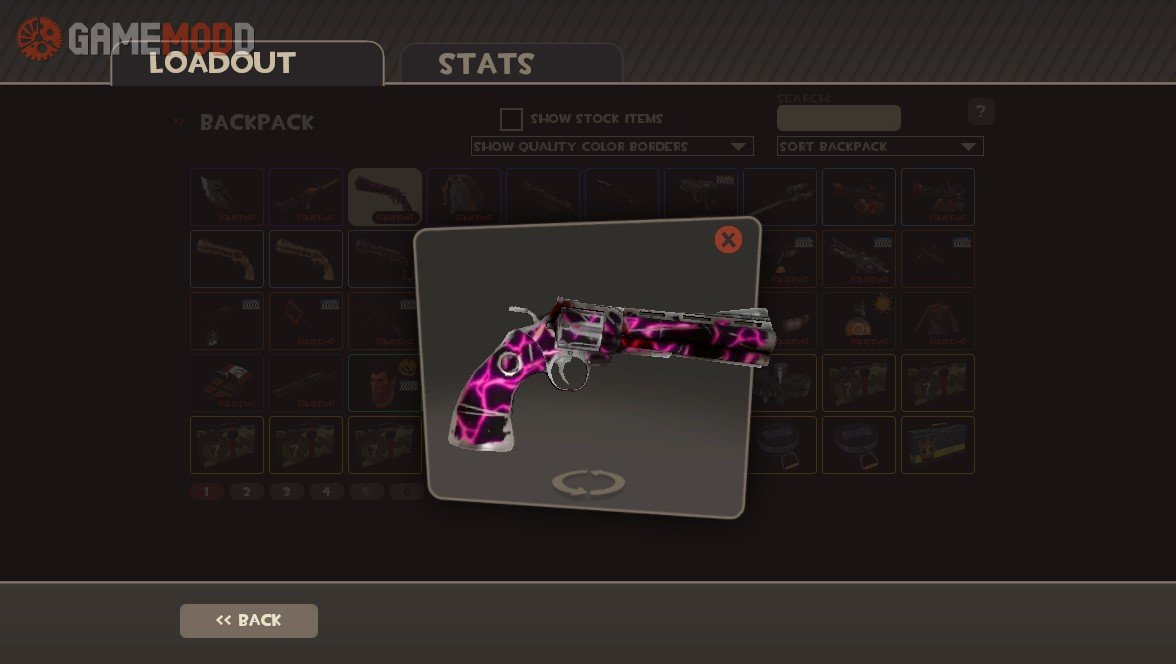This screenshot has height=664, width=1176.
Task: Select backpack page 1
Action: 207,492
